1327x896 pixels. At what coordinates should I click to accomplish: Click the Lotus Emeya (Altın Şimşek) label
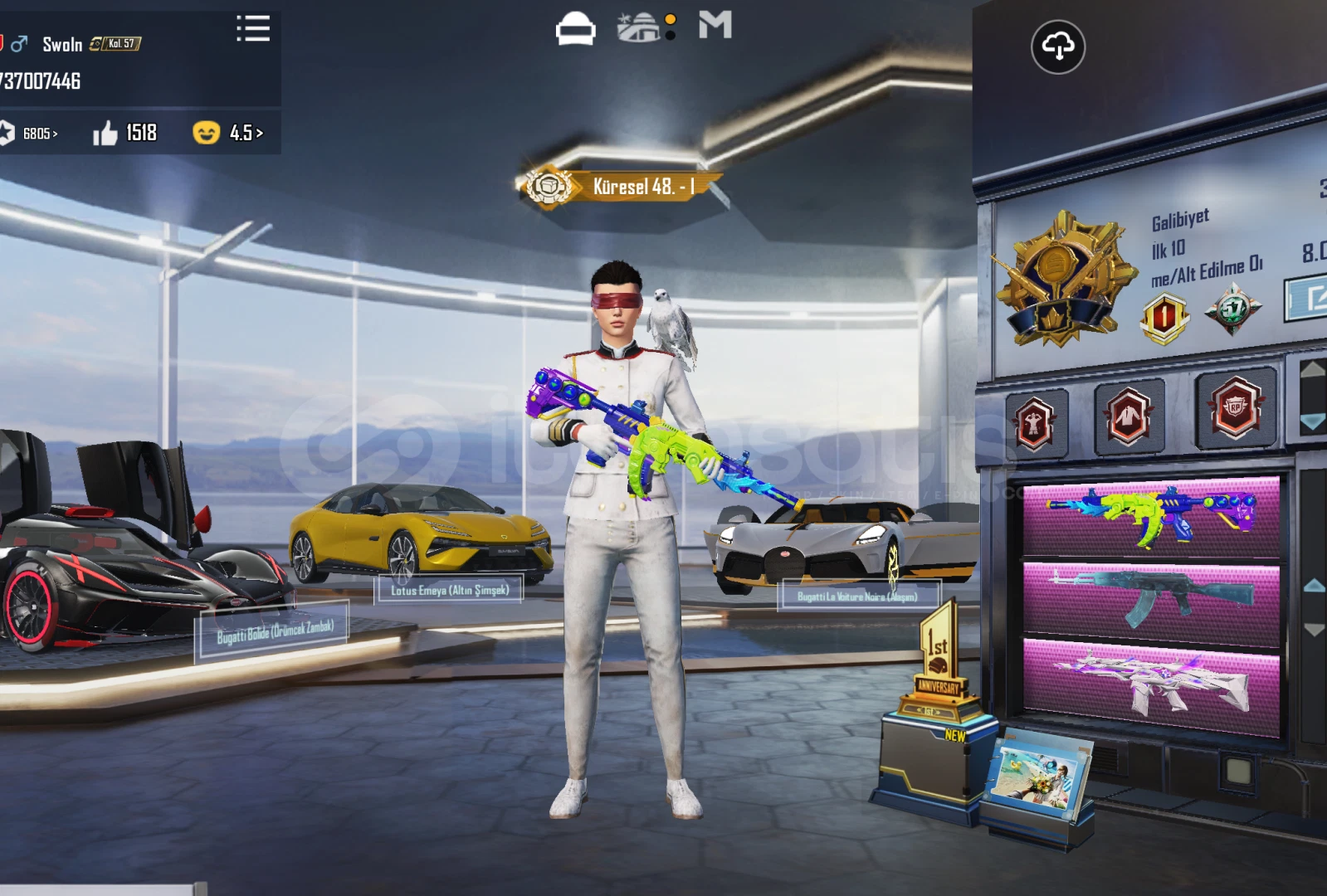click(449, 590)
